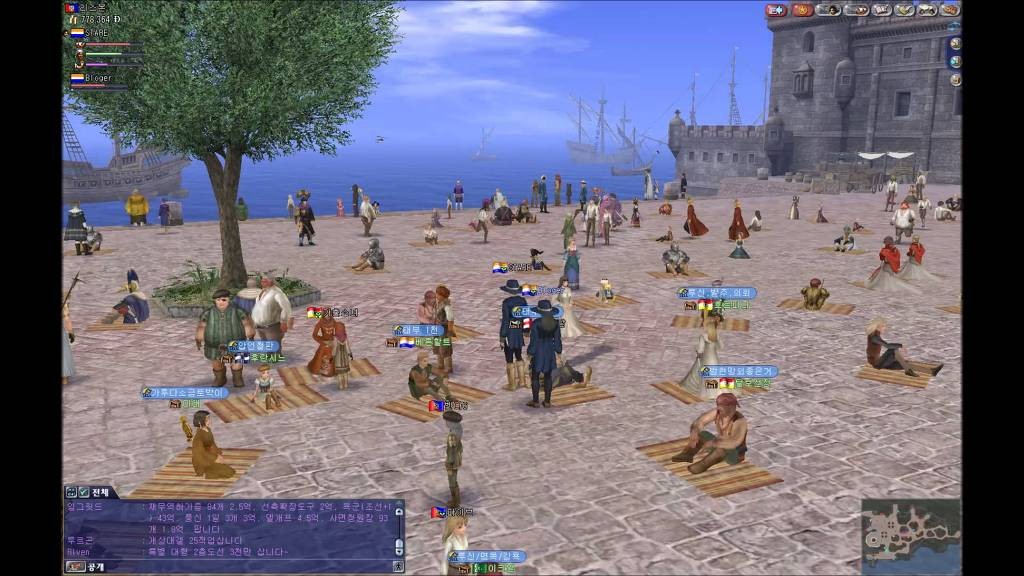Select the STARE character name panel
This screenshot has height=576, width=1024.
coord(96,33)
